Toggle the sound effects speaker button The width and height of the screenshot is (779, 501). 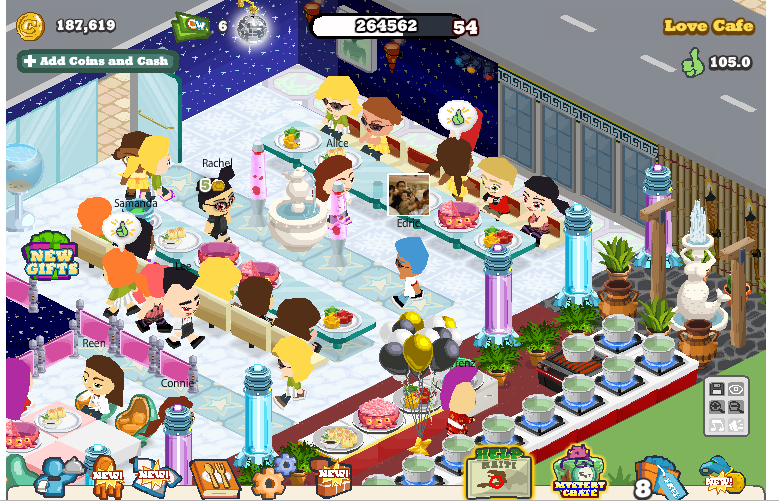(737, 426)
